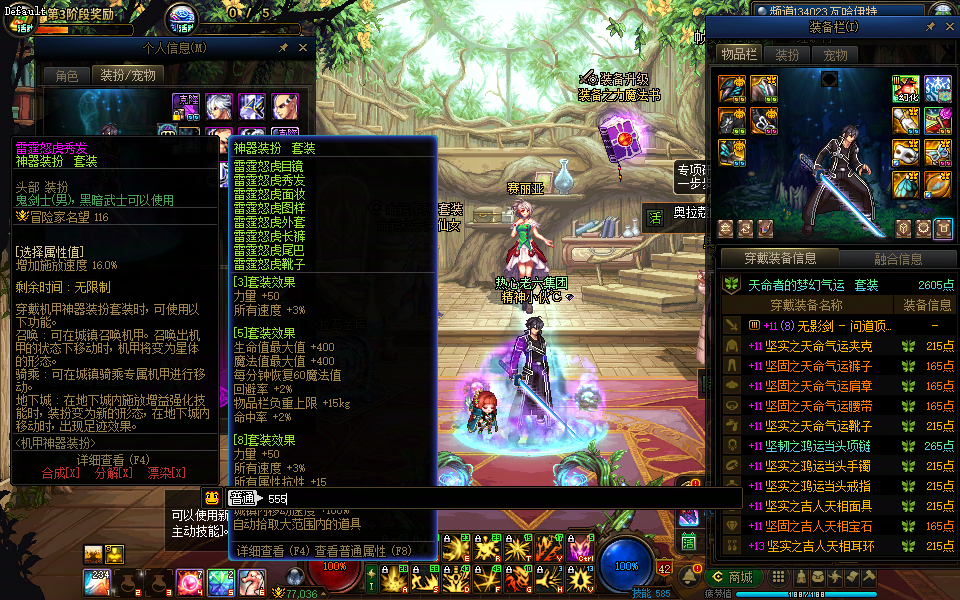Open the 角色 tab in character info
960x600 pixels.
pos(66,75)
